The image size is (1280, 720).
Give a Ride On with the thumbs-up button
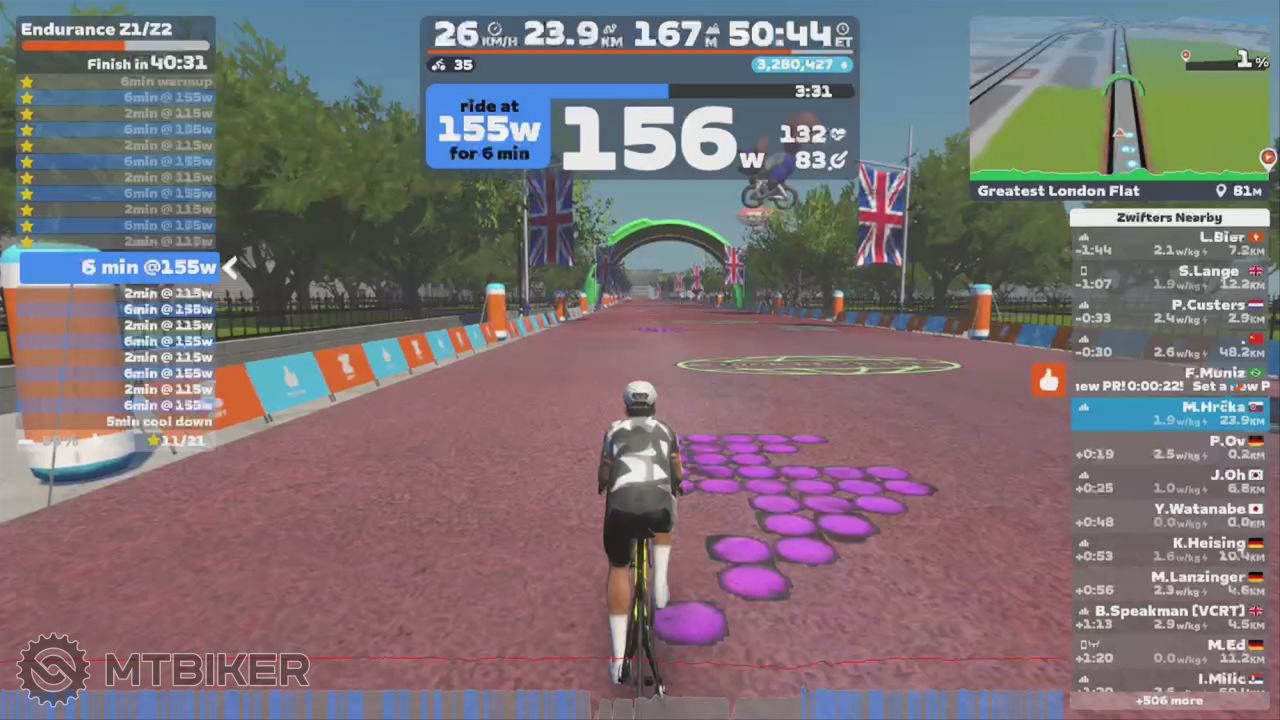pyautogui.click(x=1048, y=380)
